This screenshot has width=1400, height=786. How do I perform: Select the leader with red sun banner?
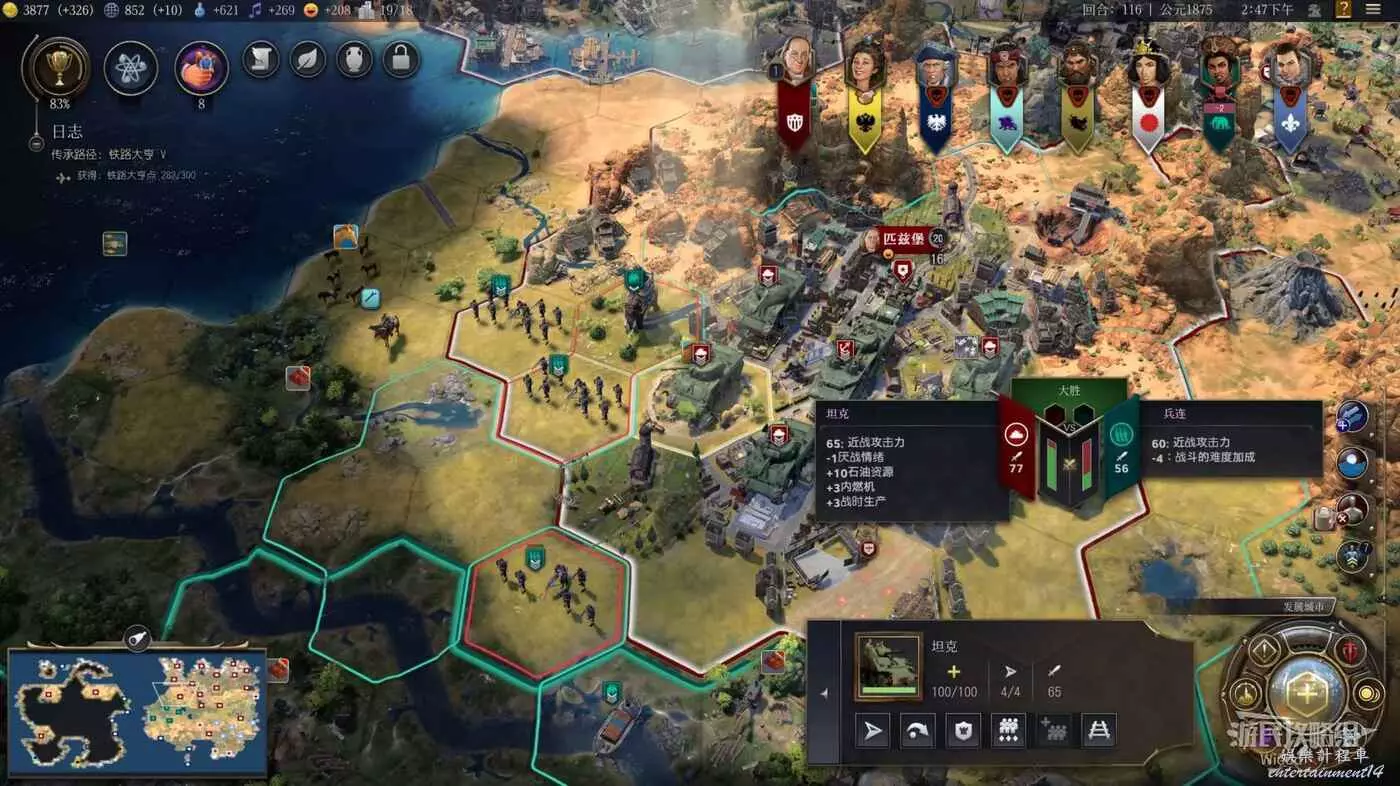pos(1149,70)
